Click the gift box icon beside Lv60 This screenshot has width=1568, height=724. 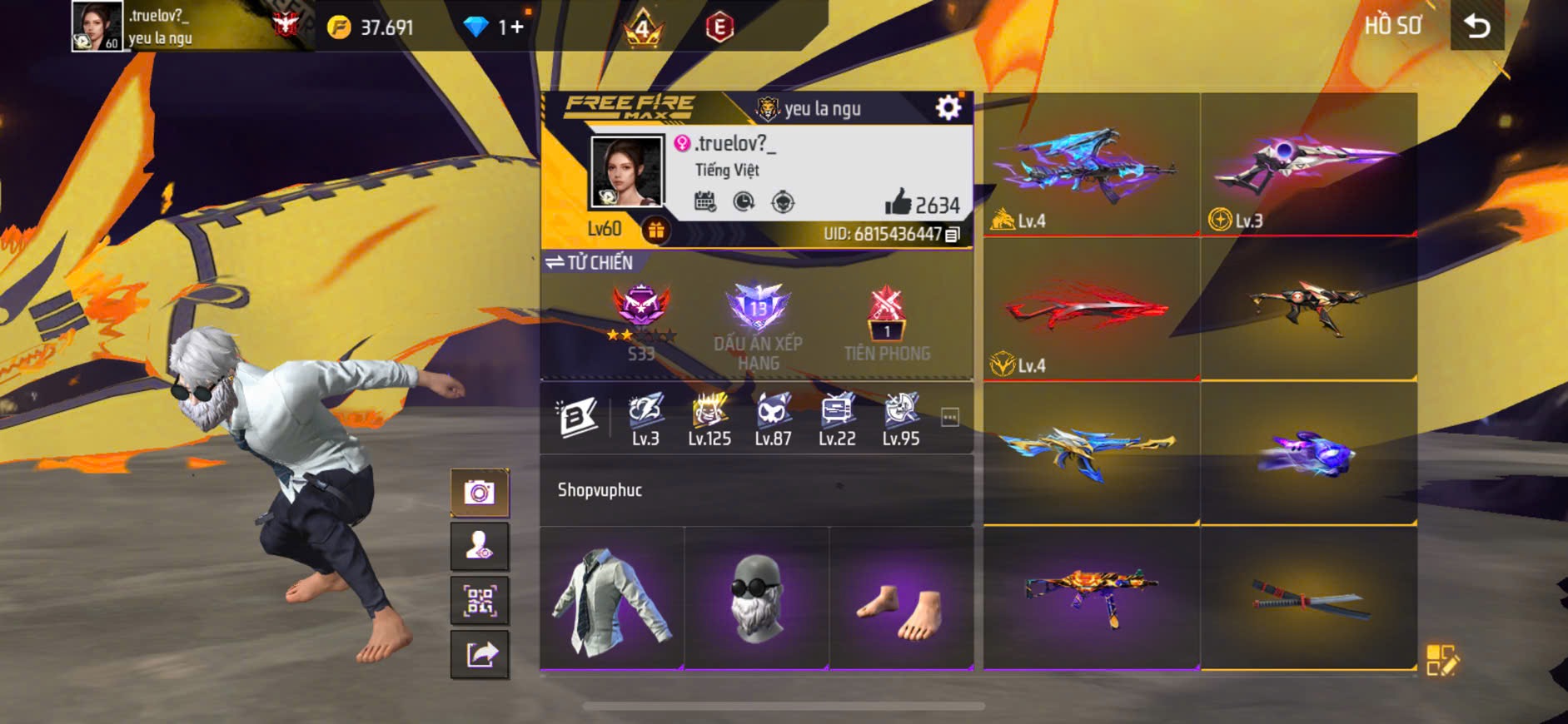656,231
